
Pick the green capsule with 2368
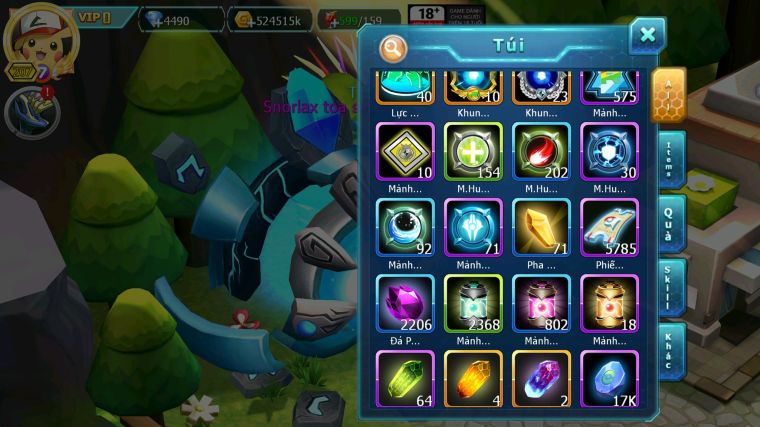tap(474, 304)
